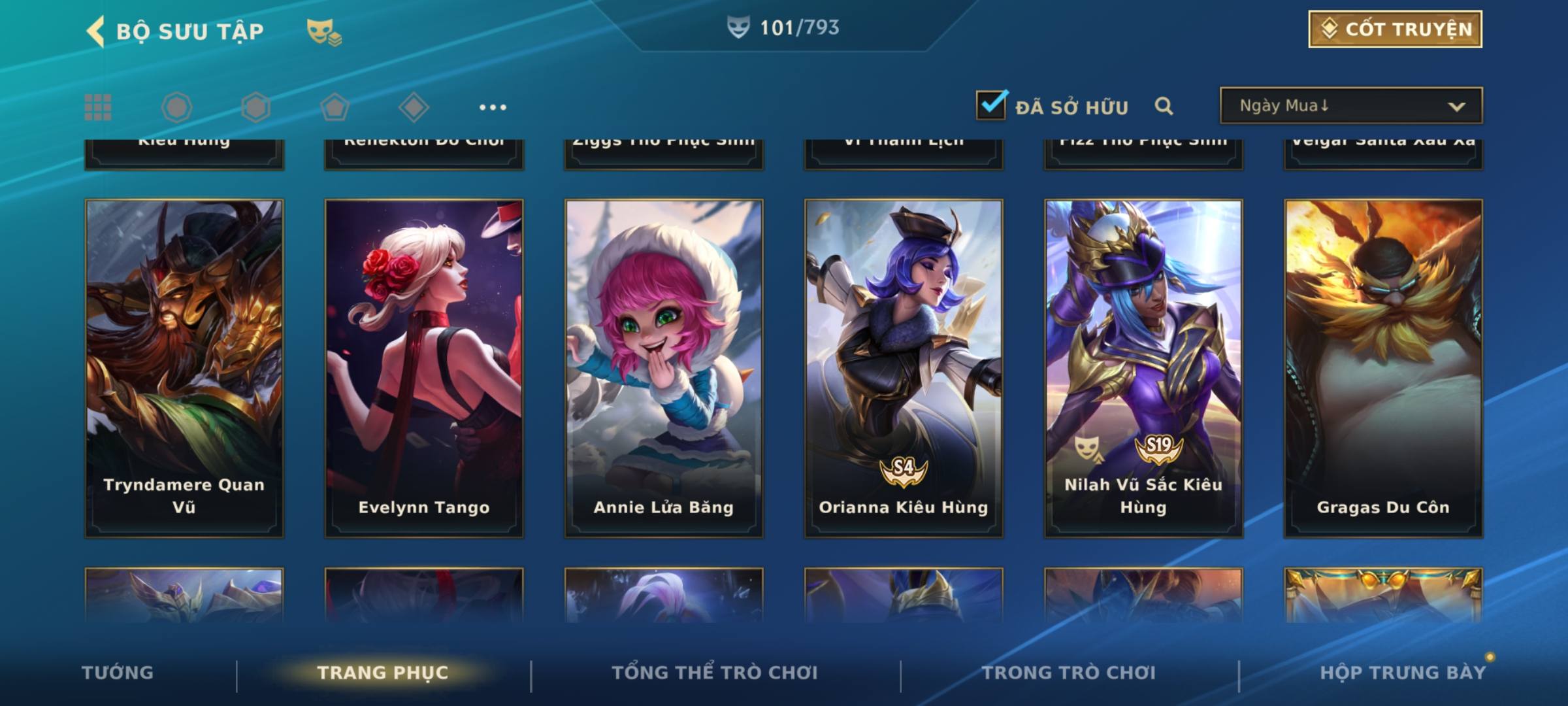
Task: Open the Tổng Thể Trò Chơi tab
Action: [x=715, y=673]
